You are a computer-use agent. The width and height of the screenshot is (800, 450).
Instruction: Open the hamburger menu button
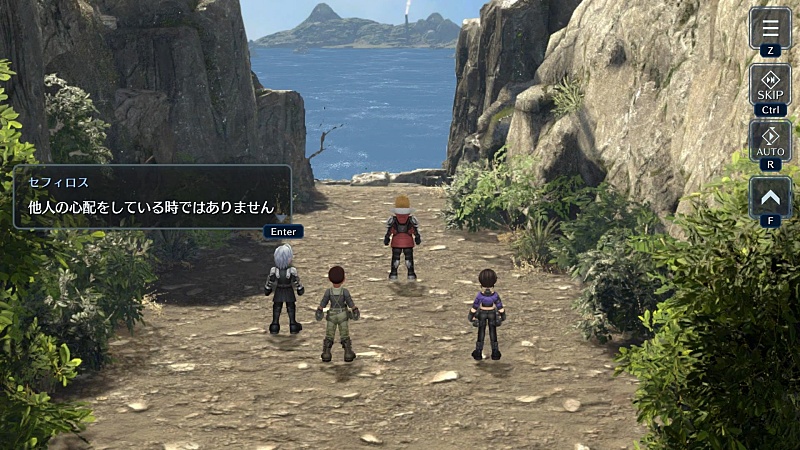pyautogui.click(x=770, y=26)
